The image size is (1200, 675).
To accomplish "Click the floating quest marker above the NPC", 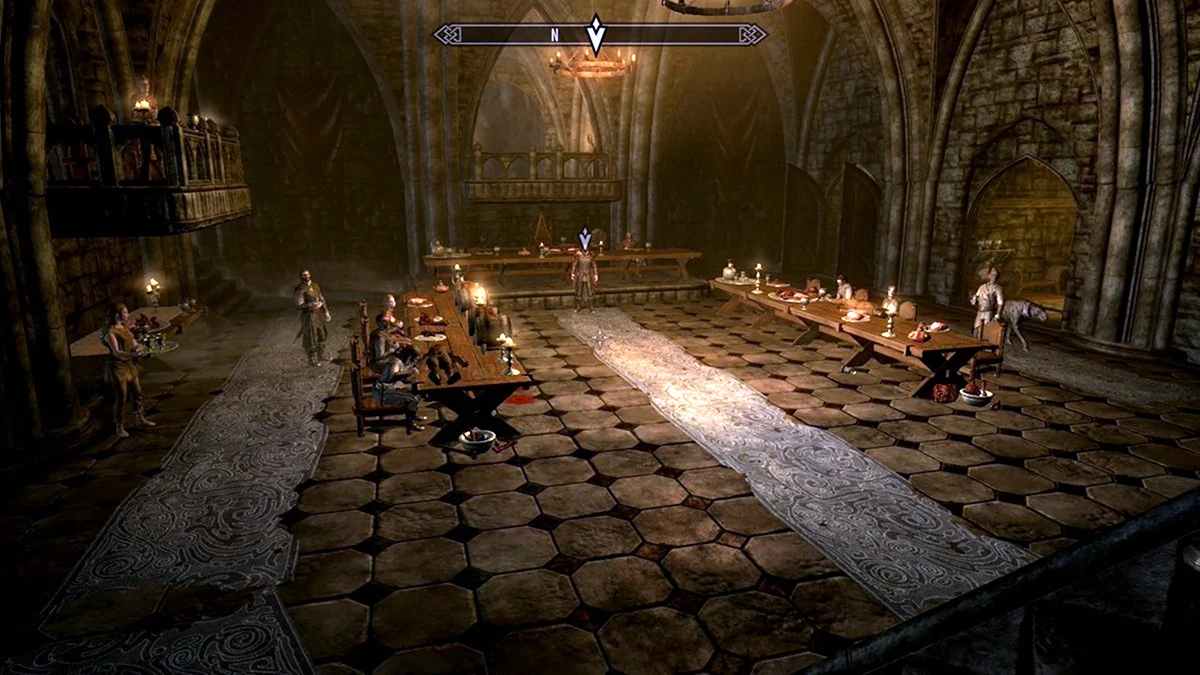I will click(585, 238).
